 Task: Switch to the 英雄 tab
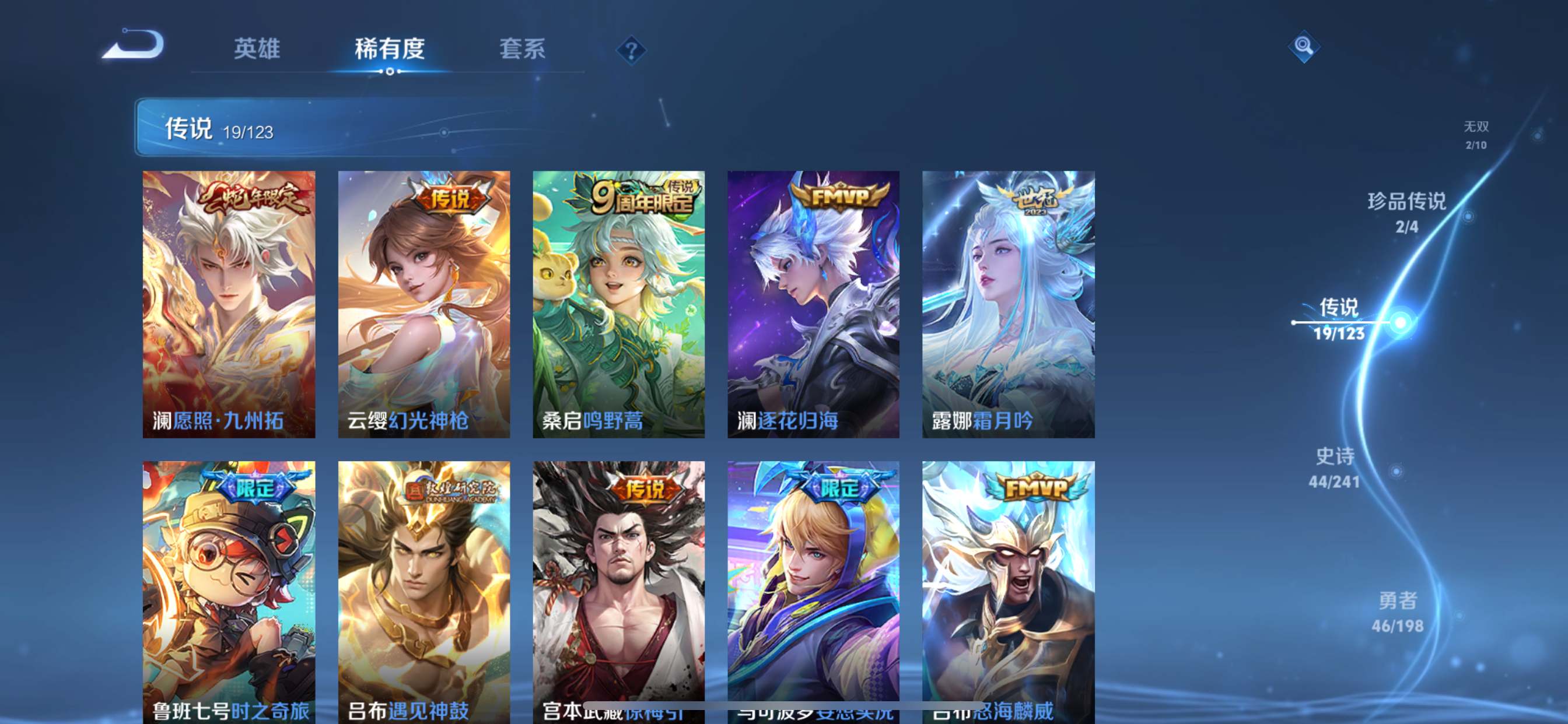[x=257, y=48]
